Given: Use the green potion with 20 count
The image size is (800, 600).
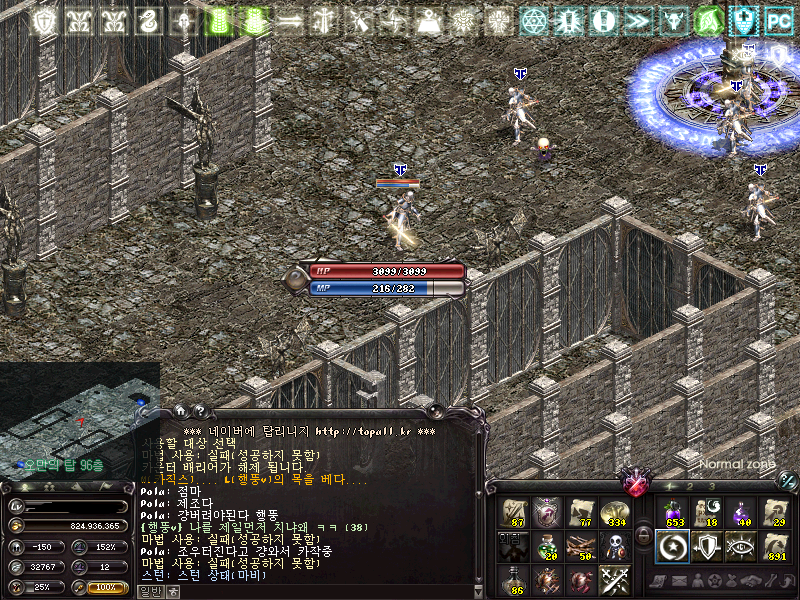Looking at the screenshot, I should [x=548, y=546].
